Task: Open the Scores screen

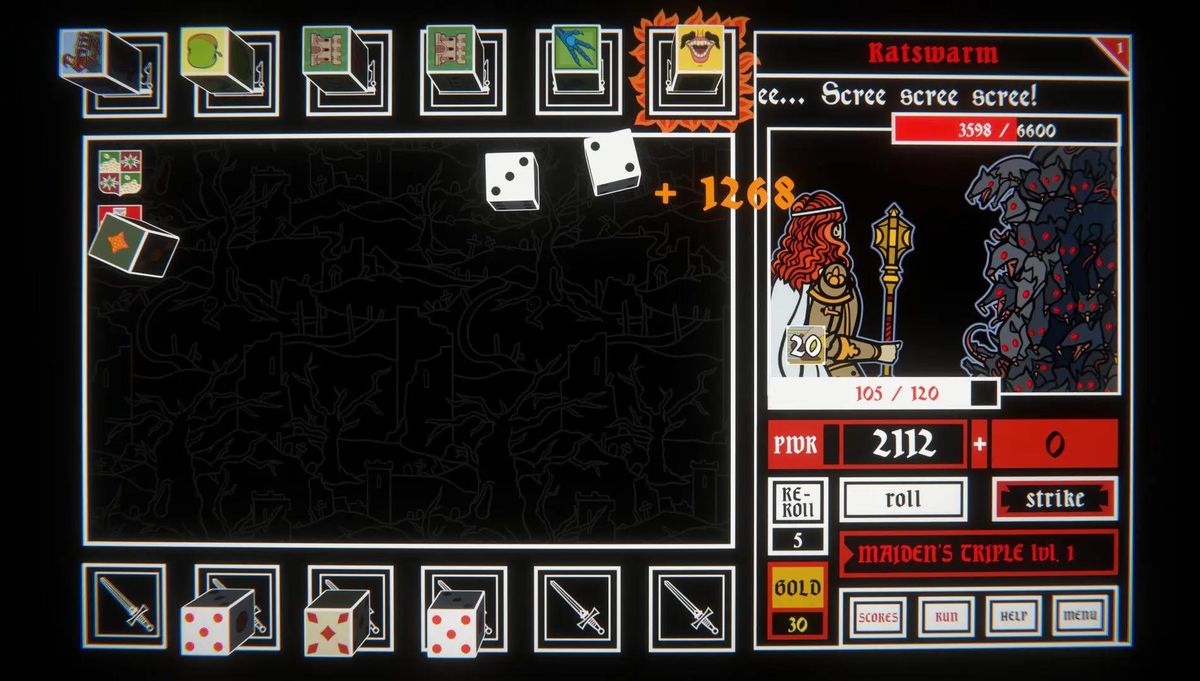Action: (877, 616)
